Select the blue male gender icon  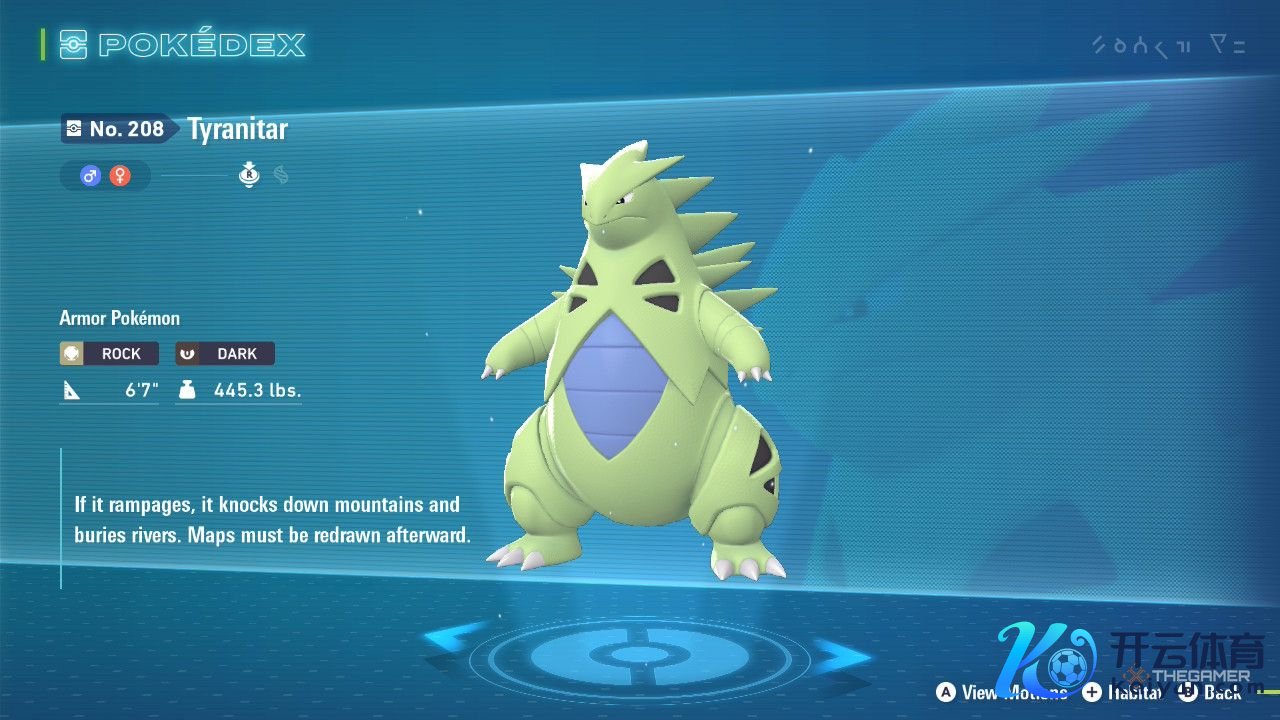91,176
